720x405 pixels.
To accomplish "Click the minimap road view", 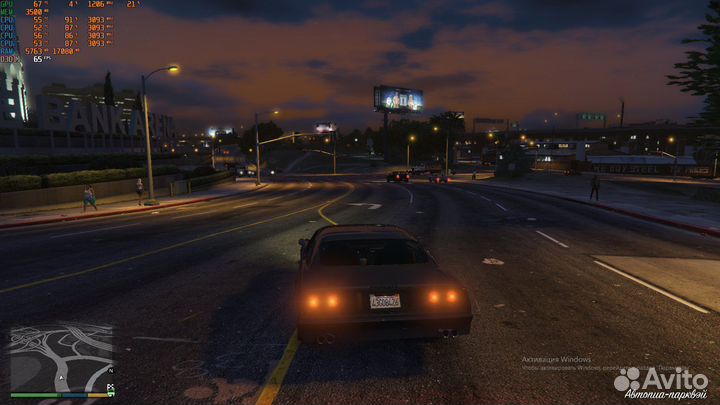I will tap(60, 357).
